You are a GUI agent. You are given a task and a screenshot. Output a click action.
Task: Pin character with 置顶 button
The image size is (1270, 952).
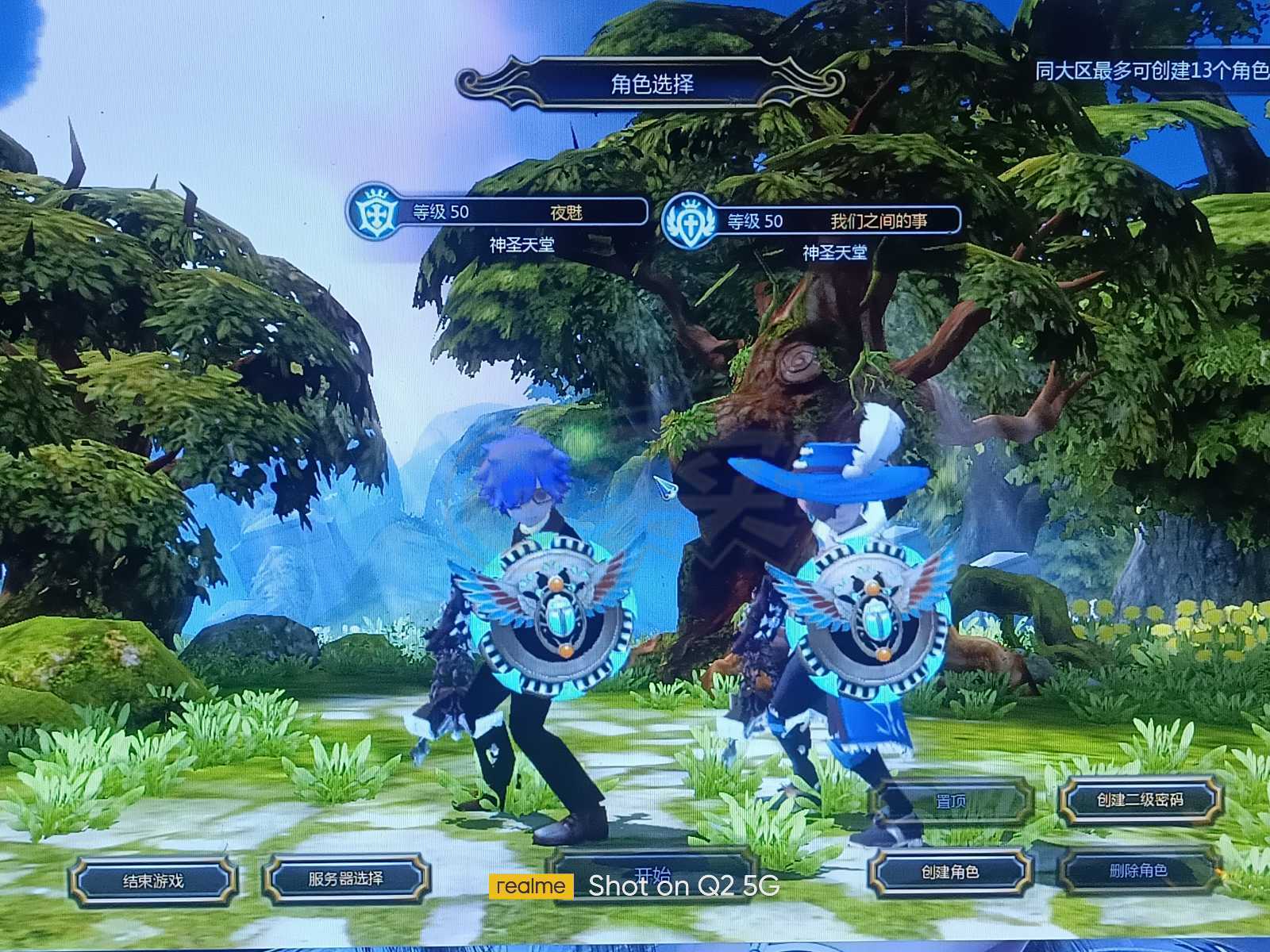[x=950, y=801]
